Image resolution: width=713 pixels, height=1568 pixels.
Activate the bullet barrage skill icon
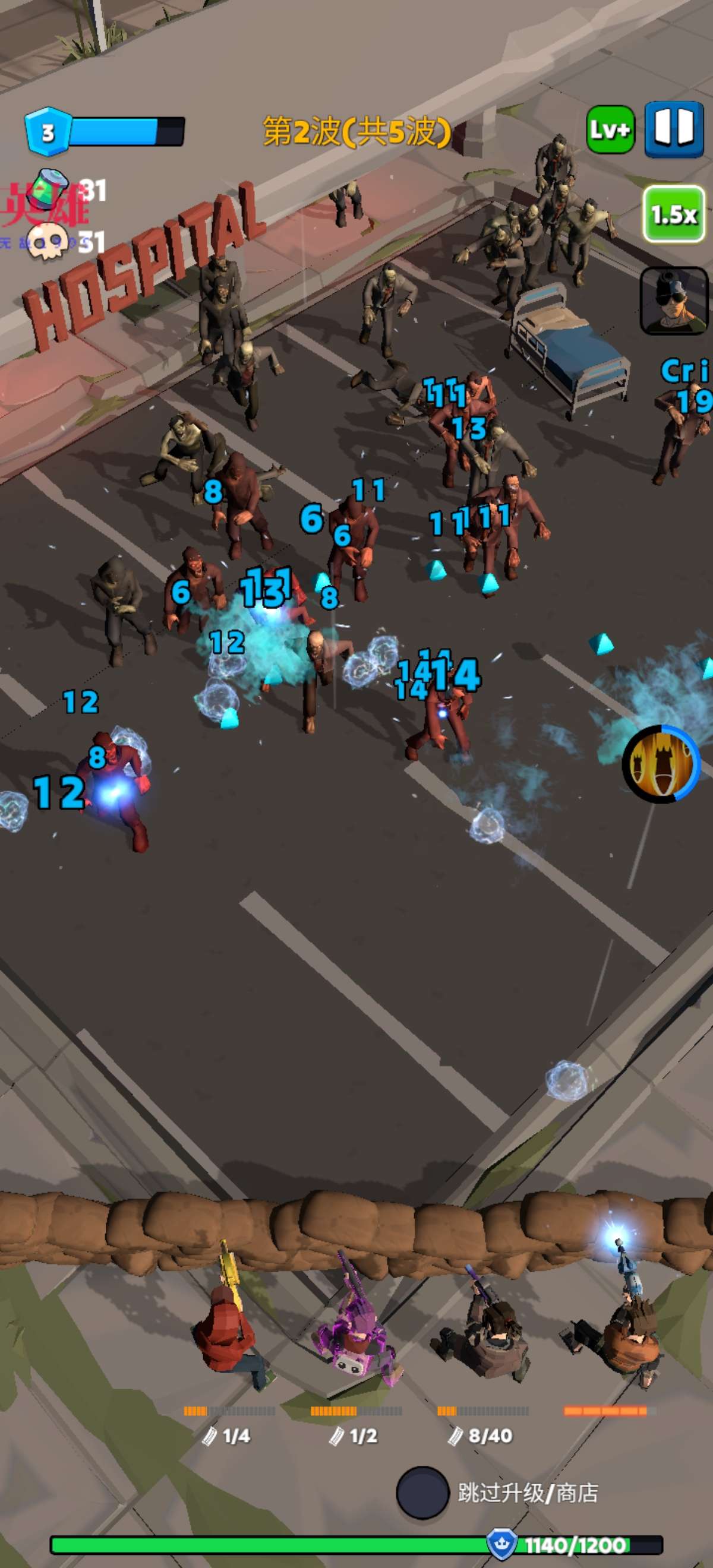[x=661, y=763]
